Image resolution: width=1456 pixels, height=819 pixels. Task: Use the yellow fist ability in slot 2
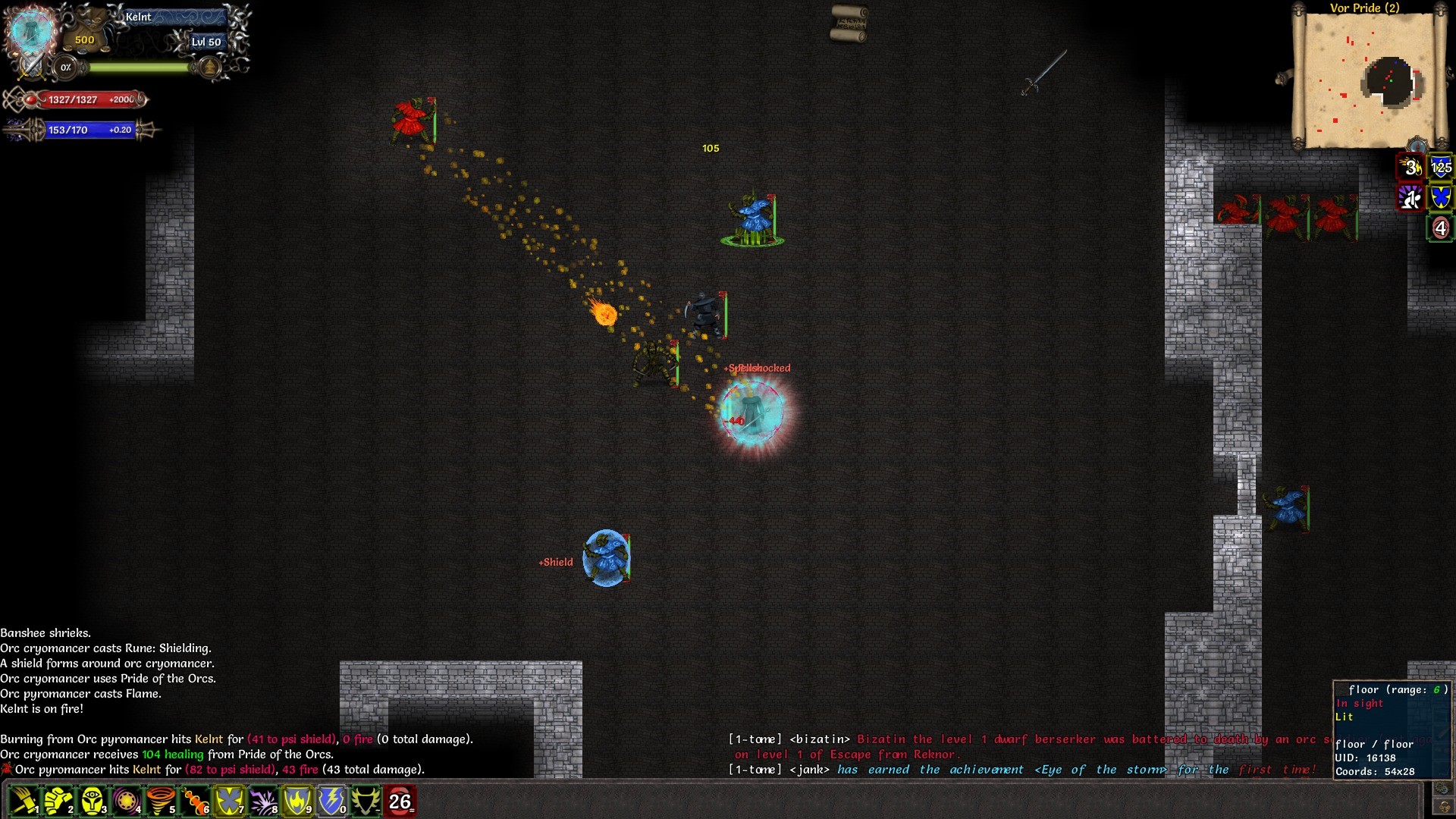[x=58, y=801]
